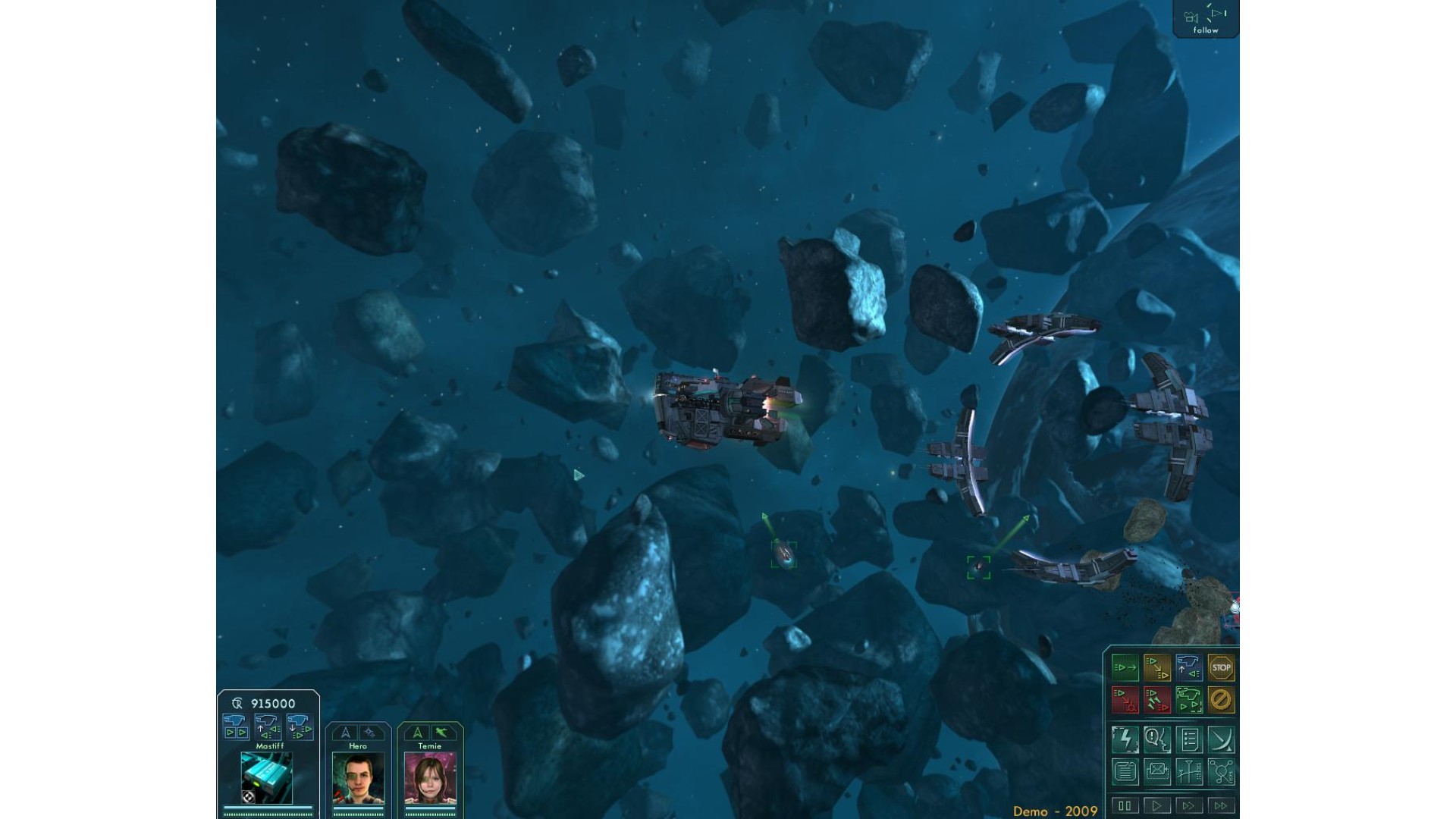Activate the green ship selection-bracket command
The height and width of the screenshot is (819, 1456).
pyautogui.click(x=1189, y=700)
